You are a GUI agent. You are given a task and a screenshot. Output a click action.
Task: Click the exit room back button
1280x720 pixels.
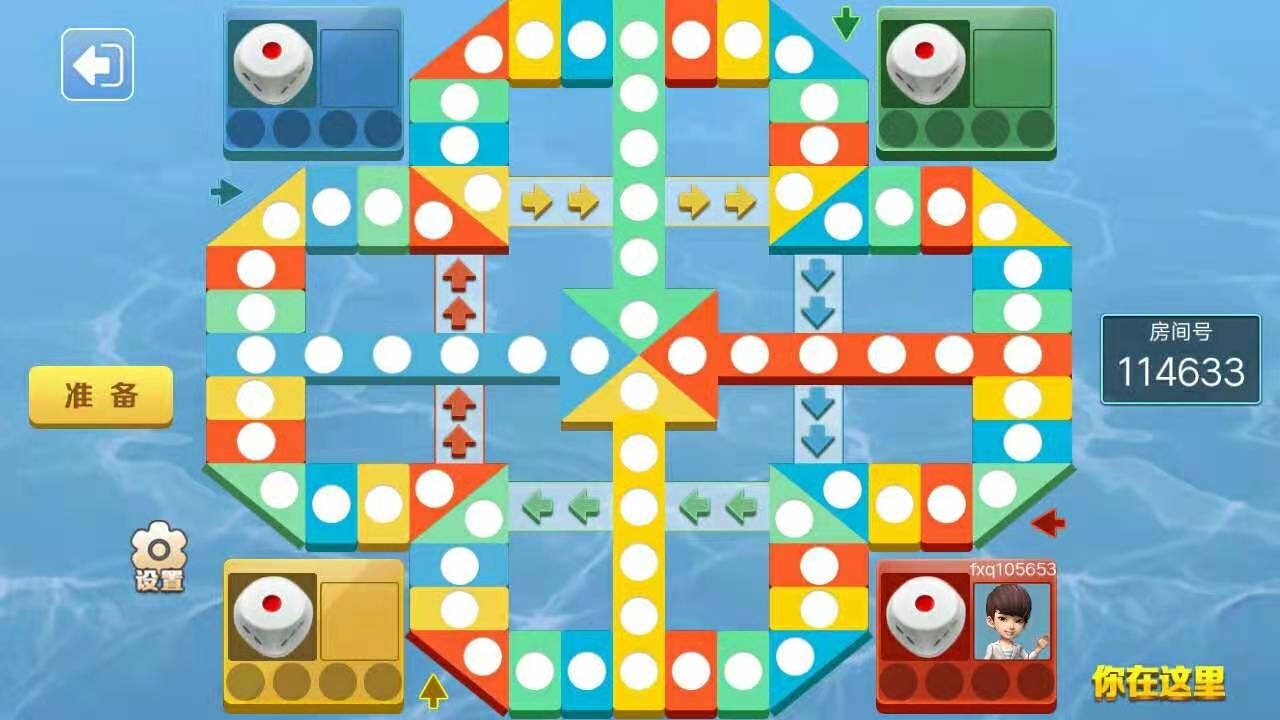(97, 64)
